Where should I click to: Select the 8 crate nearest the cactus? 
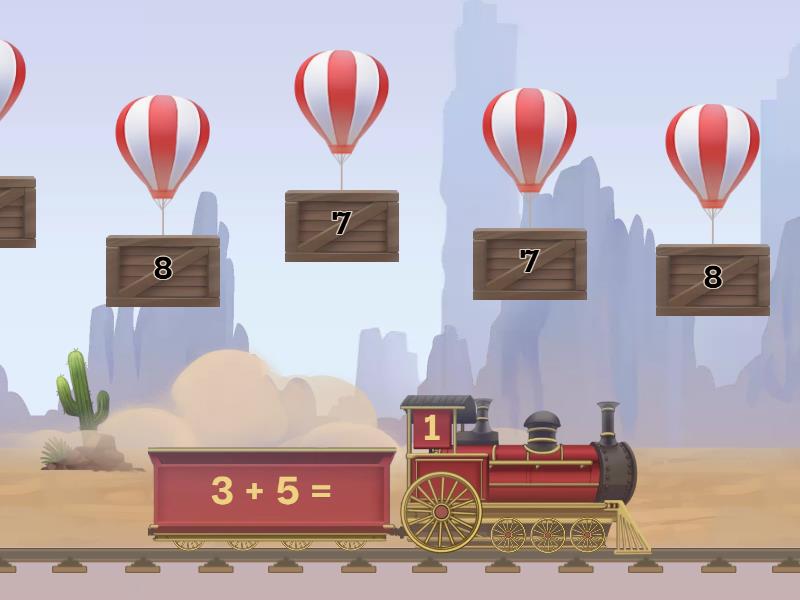163,270
